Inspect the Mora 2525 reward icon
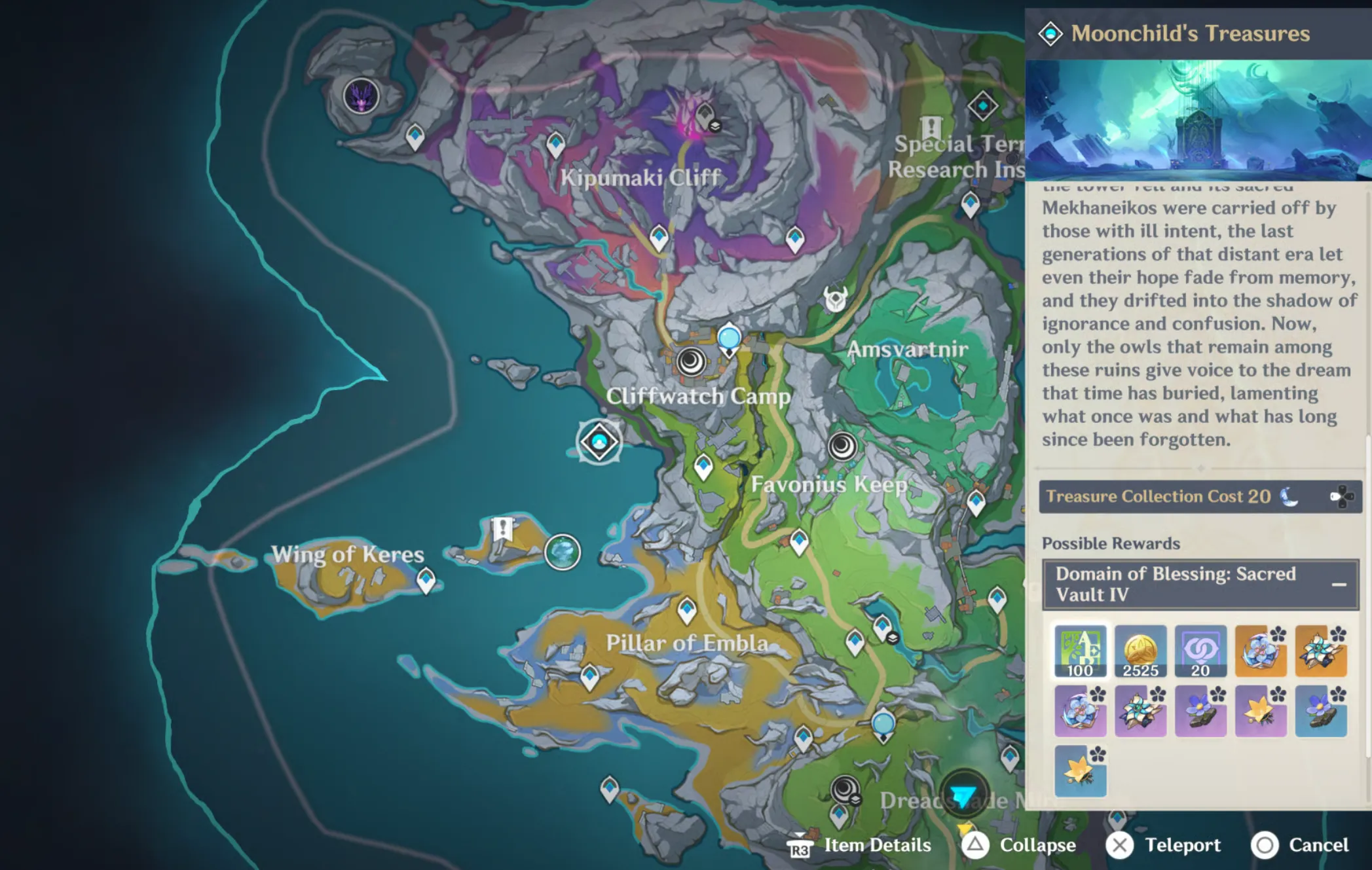1372x870 pixels. point(1140,651)
